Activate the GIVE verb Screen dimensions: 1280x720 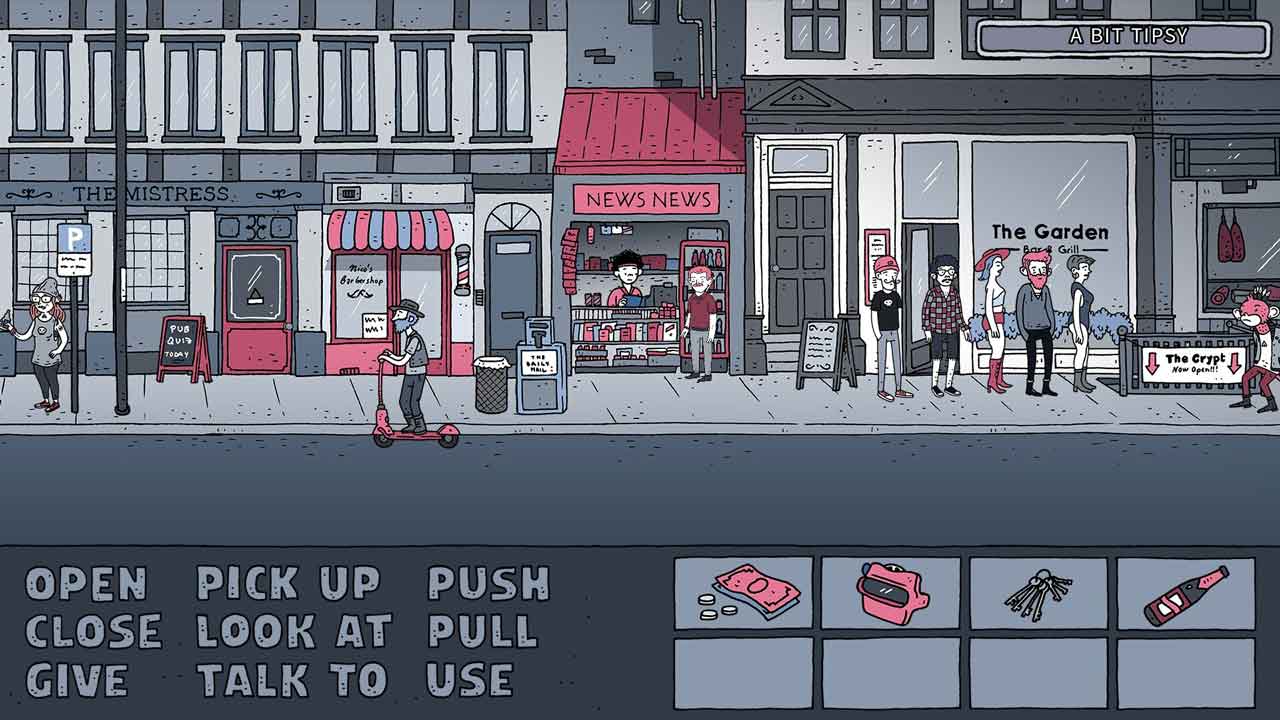pos(77,680)
